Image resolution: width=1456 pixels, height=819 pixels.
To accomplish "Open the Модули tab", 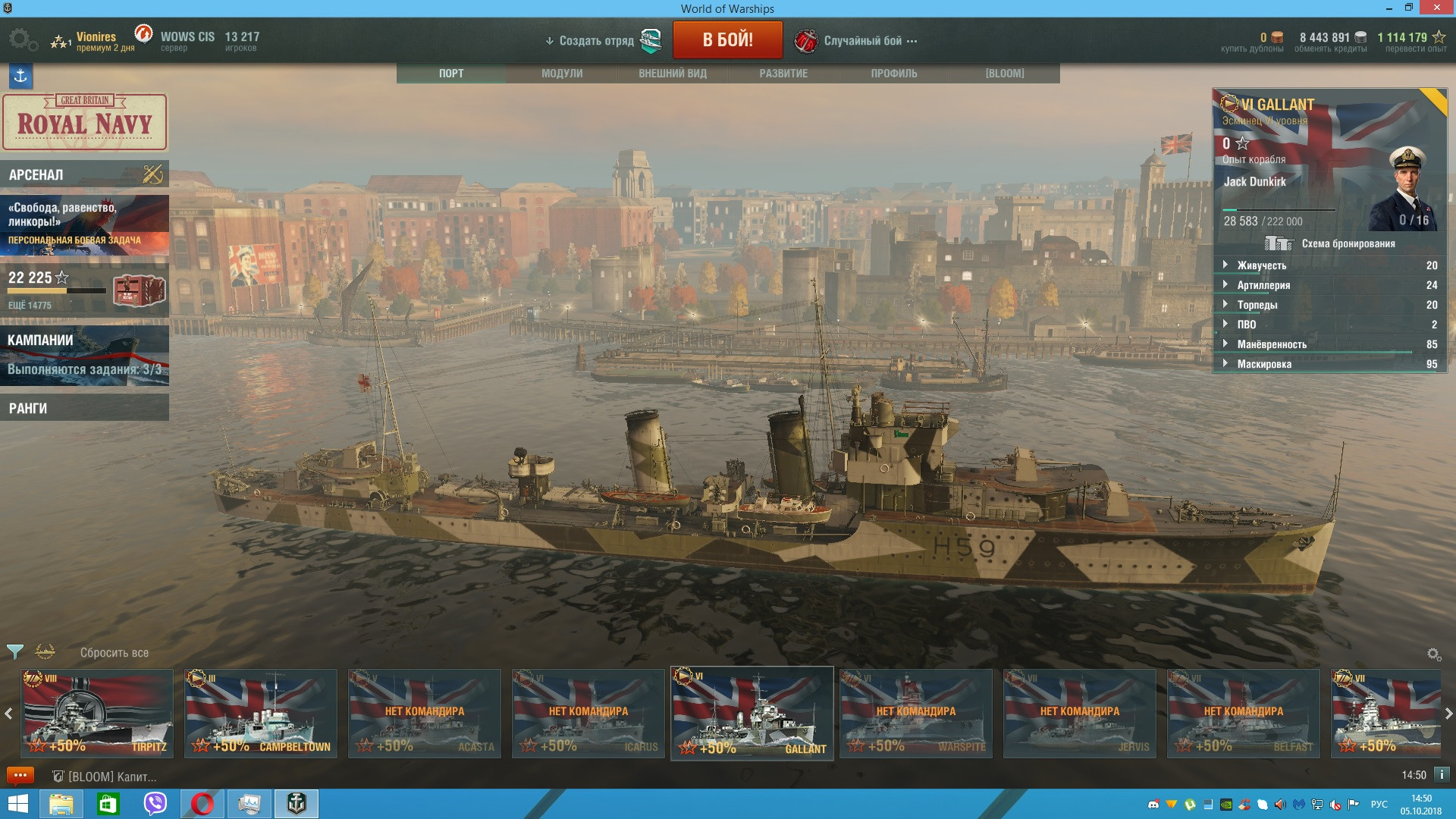I will (562, 74).
